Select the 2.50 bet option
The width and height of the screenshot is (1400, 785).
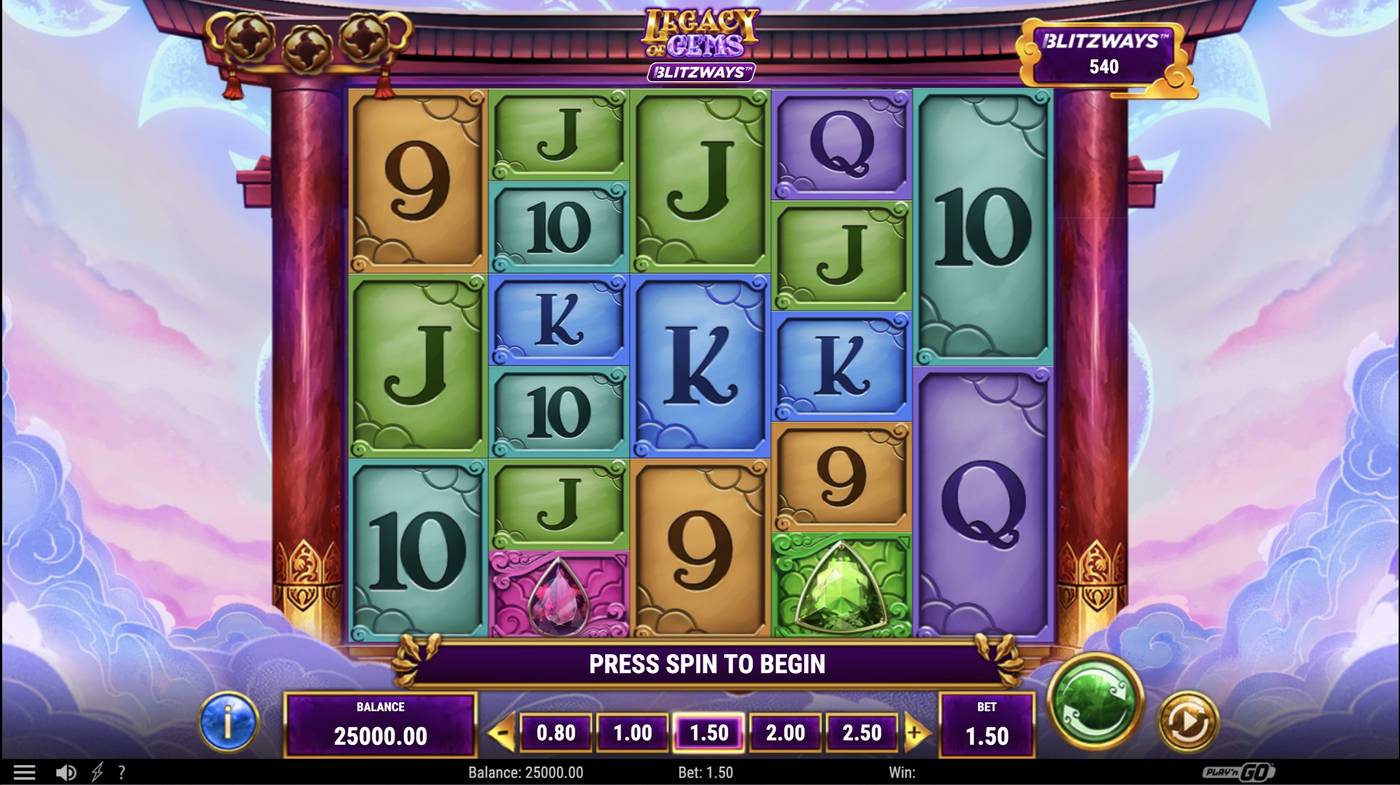[x=862, y=732]
